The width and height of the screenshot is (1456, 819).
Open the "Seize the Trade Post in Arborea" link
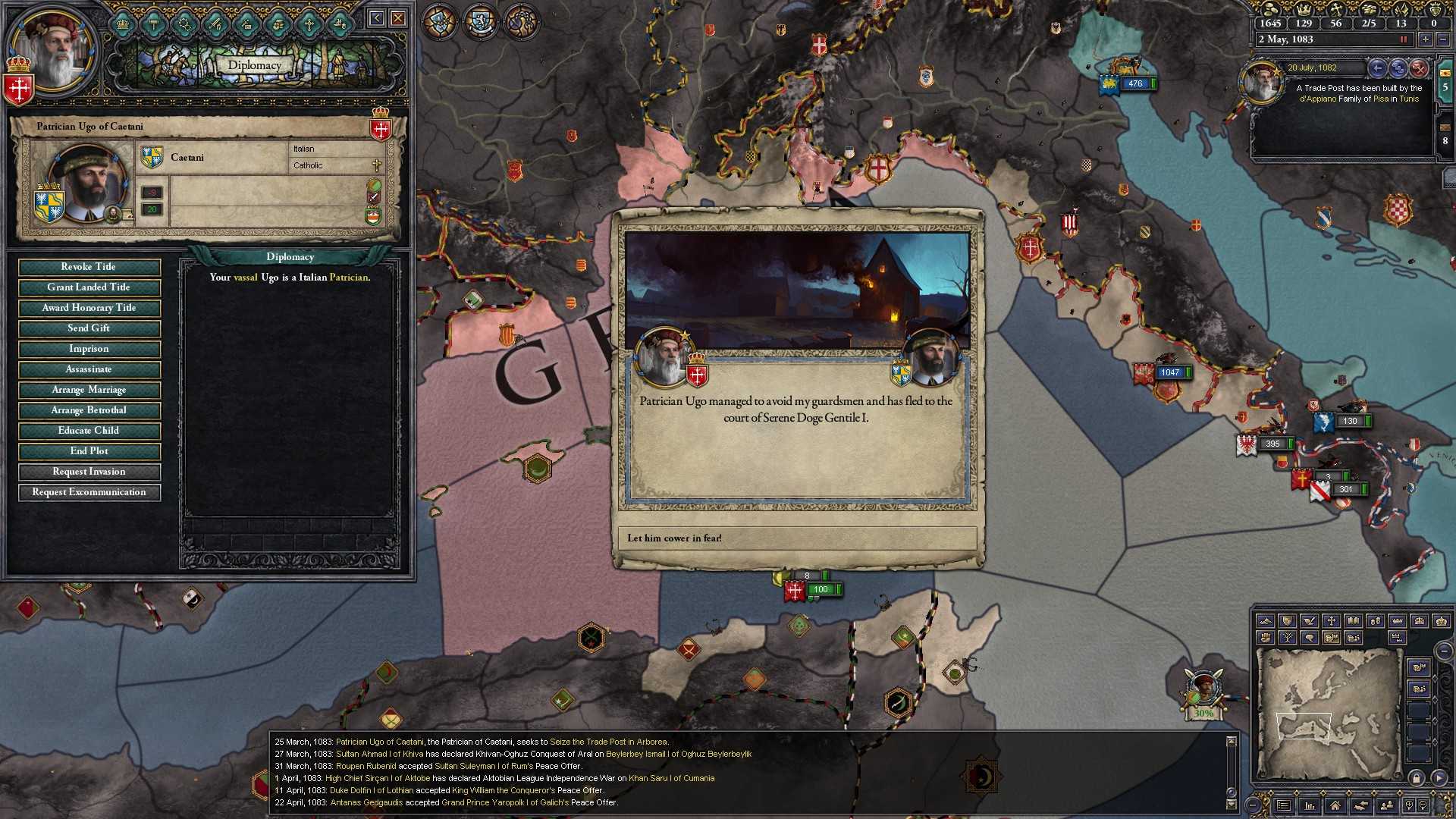(610, 742)
